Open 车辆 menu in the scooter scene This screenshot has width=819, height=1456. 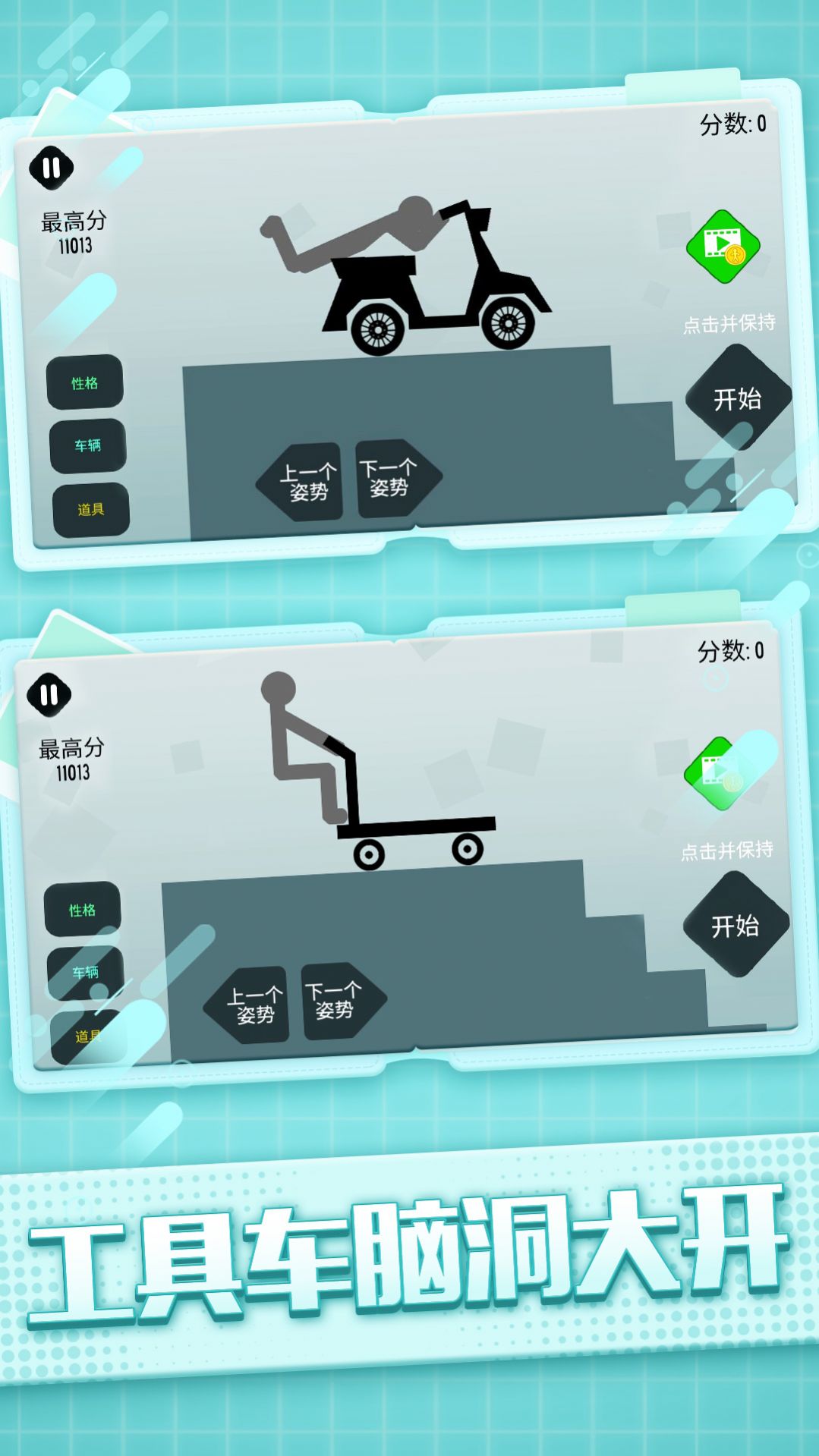coord(88,445)
